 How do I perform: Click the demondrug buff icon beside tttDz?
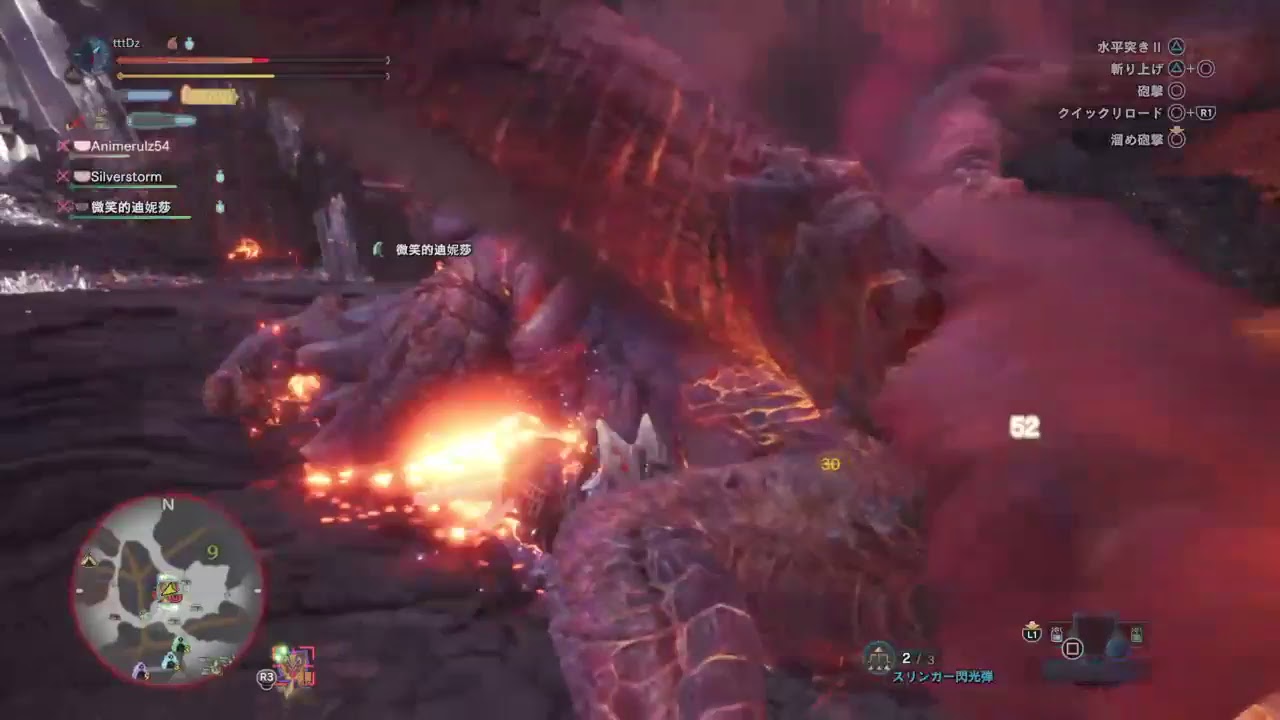[x=189, y=43]
